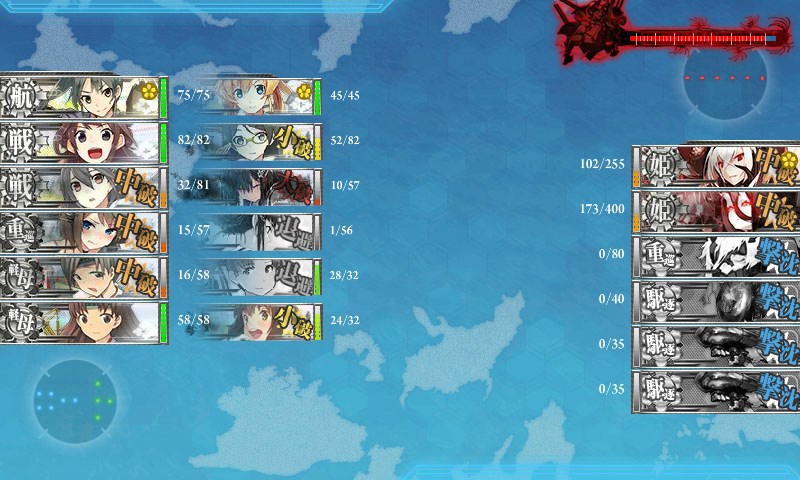
Task: Select the flagship banner with 75/75 HP
Action: pos(82,97)
